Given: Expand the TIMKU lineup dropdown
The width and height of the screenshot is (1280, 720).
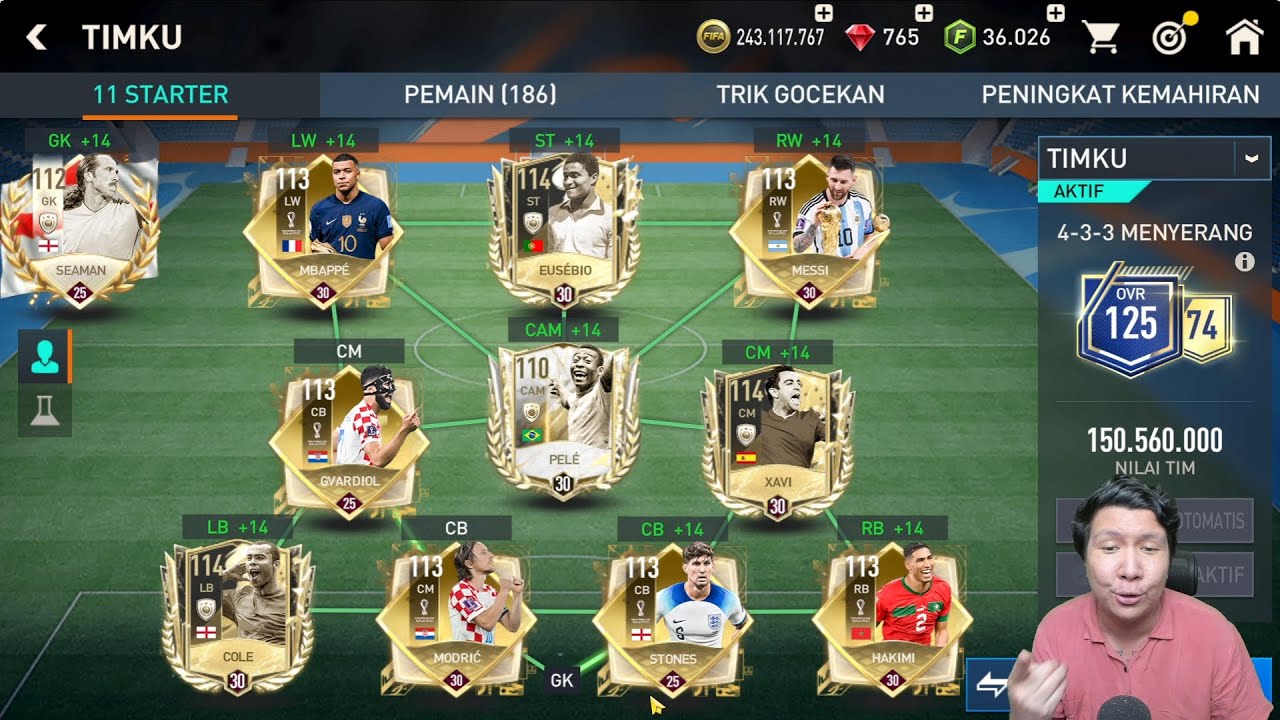Looking at the screenshot, I should tap(1250, 158).
